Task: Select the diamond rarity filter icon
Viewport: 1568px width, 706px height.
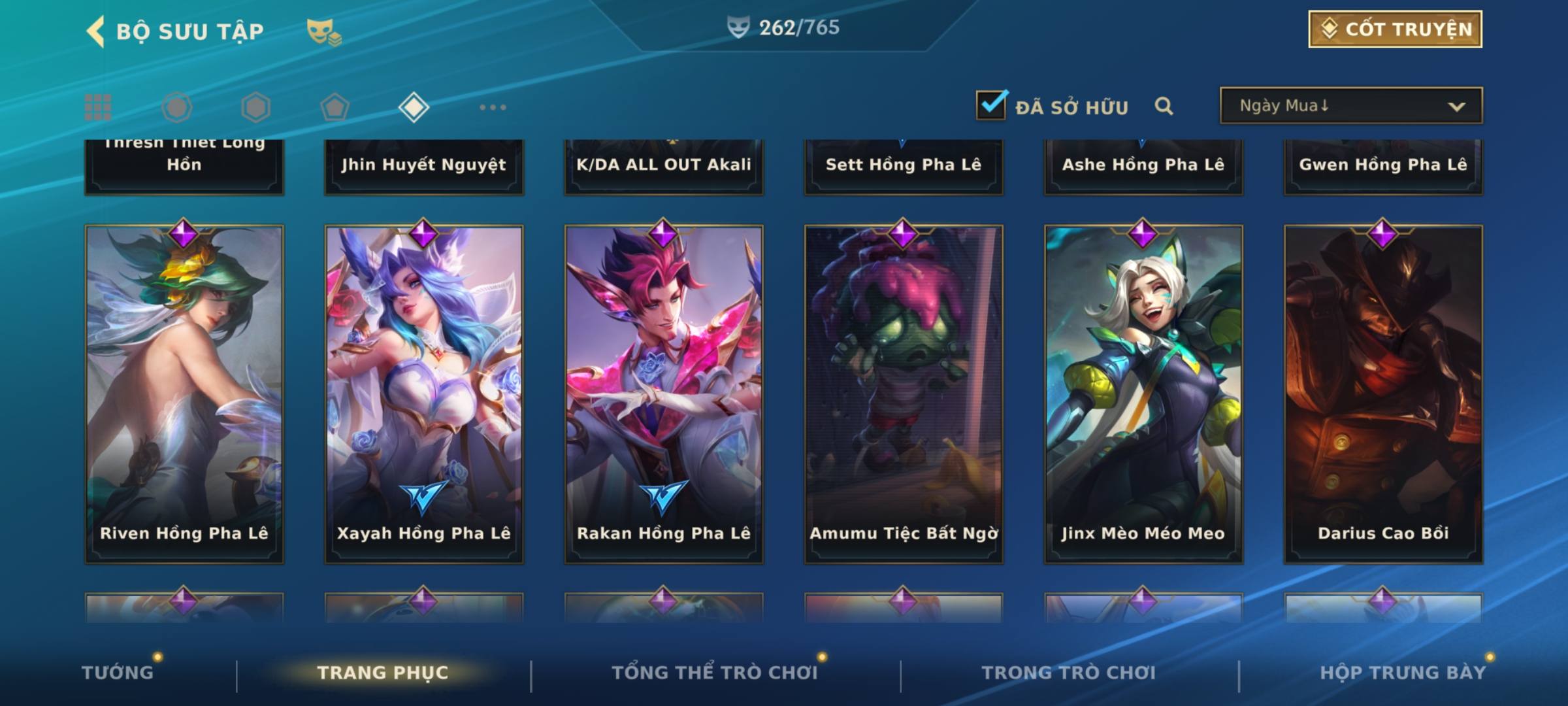Action: click(414, 107)
